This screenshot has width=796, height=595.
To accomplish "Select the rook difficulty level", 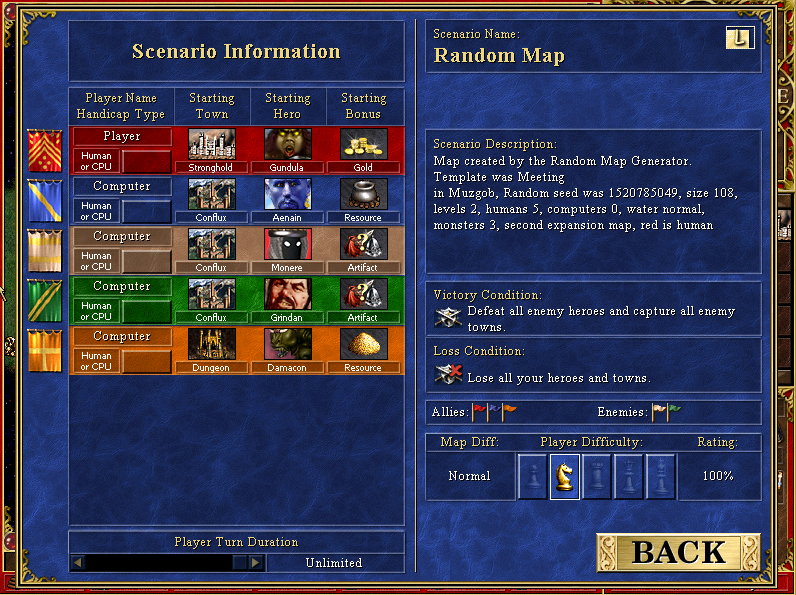I will pos(597,476).
